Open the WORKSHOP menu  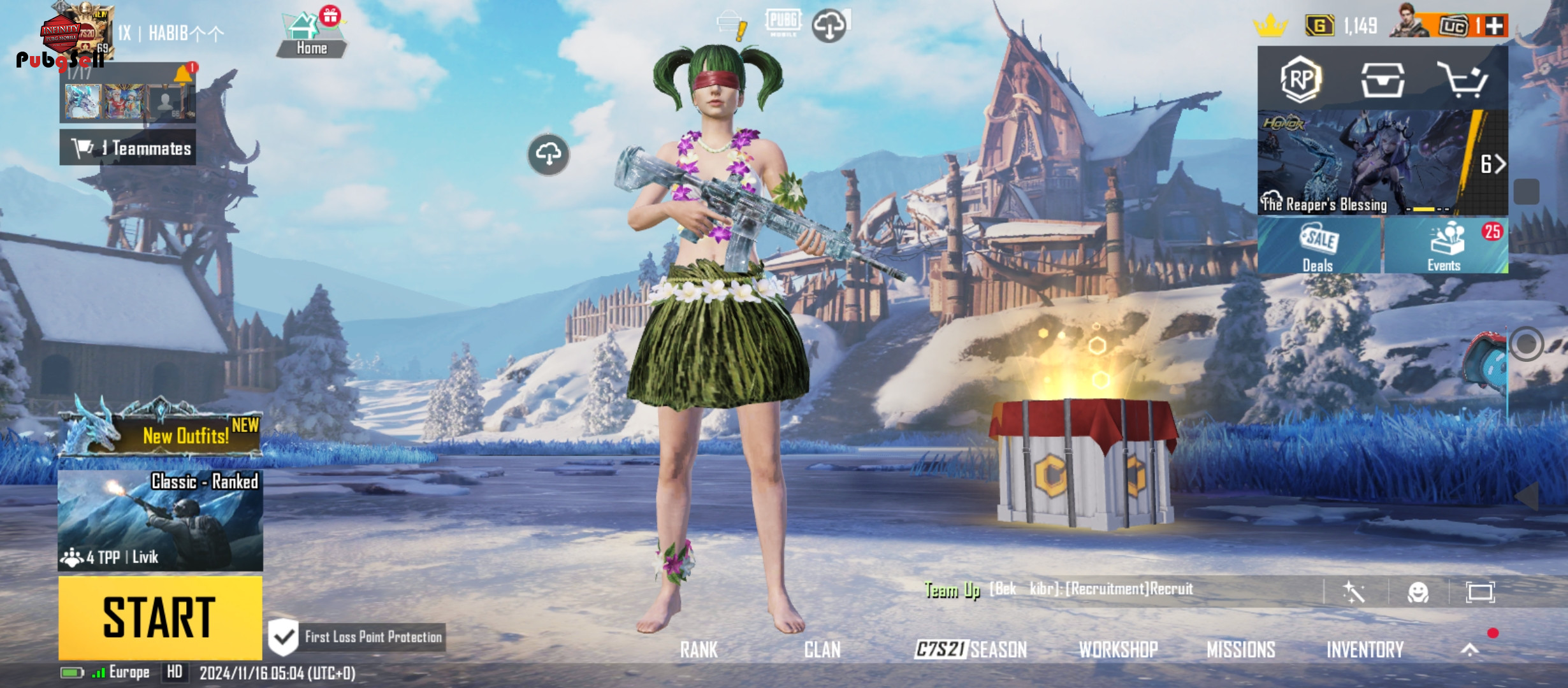click(1118, 649)
